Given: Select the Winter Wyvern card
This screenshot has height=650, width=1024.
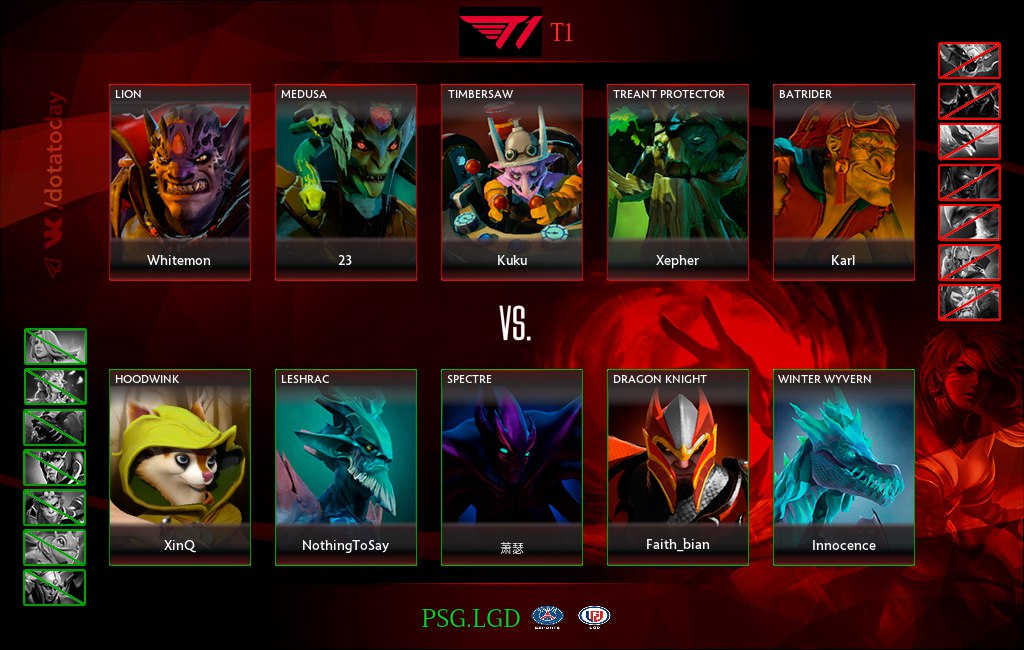Looking at the screenshot, I should 844,467.
